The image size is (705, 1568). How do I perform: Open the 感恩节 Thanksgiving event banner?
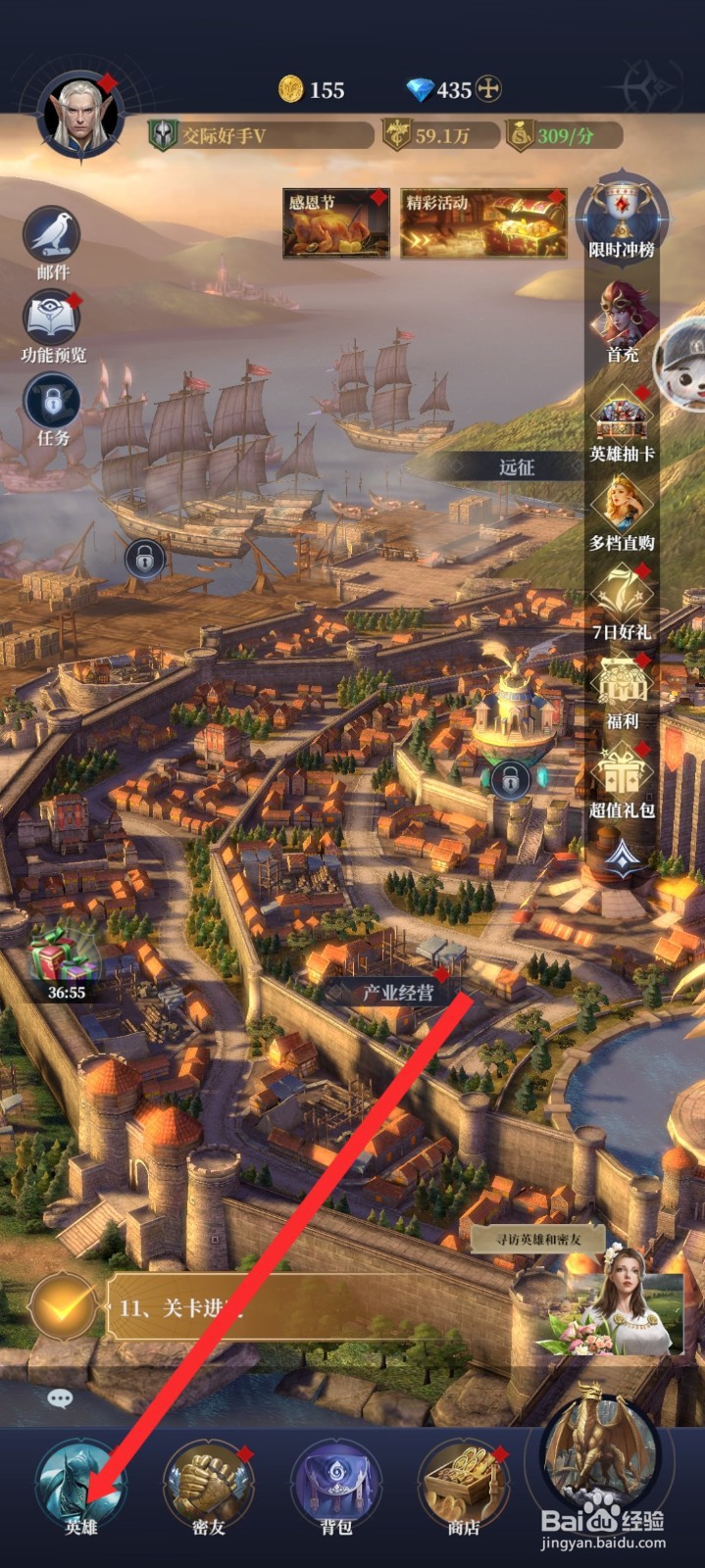[334, 223]
